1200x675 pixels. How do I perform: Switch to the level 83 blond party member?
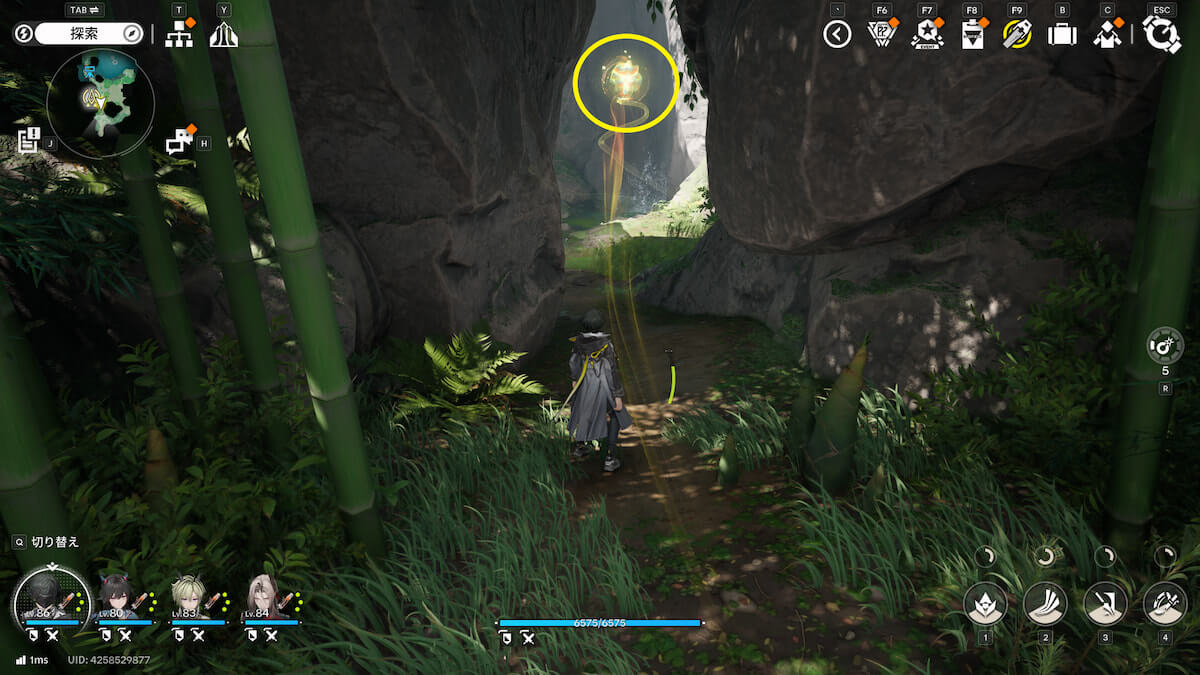(191, 600)
